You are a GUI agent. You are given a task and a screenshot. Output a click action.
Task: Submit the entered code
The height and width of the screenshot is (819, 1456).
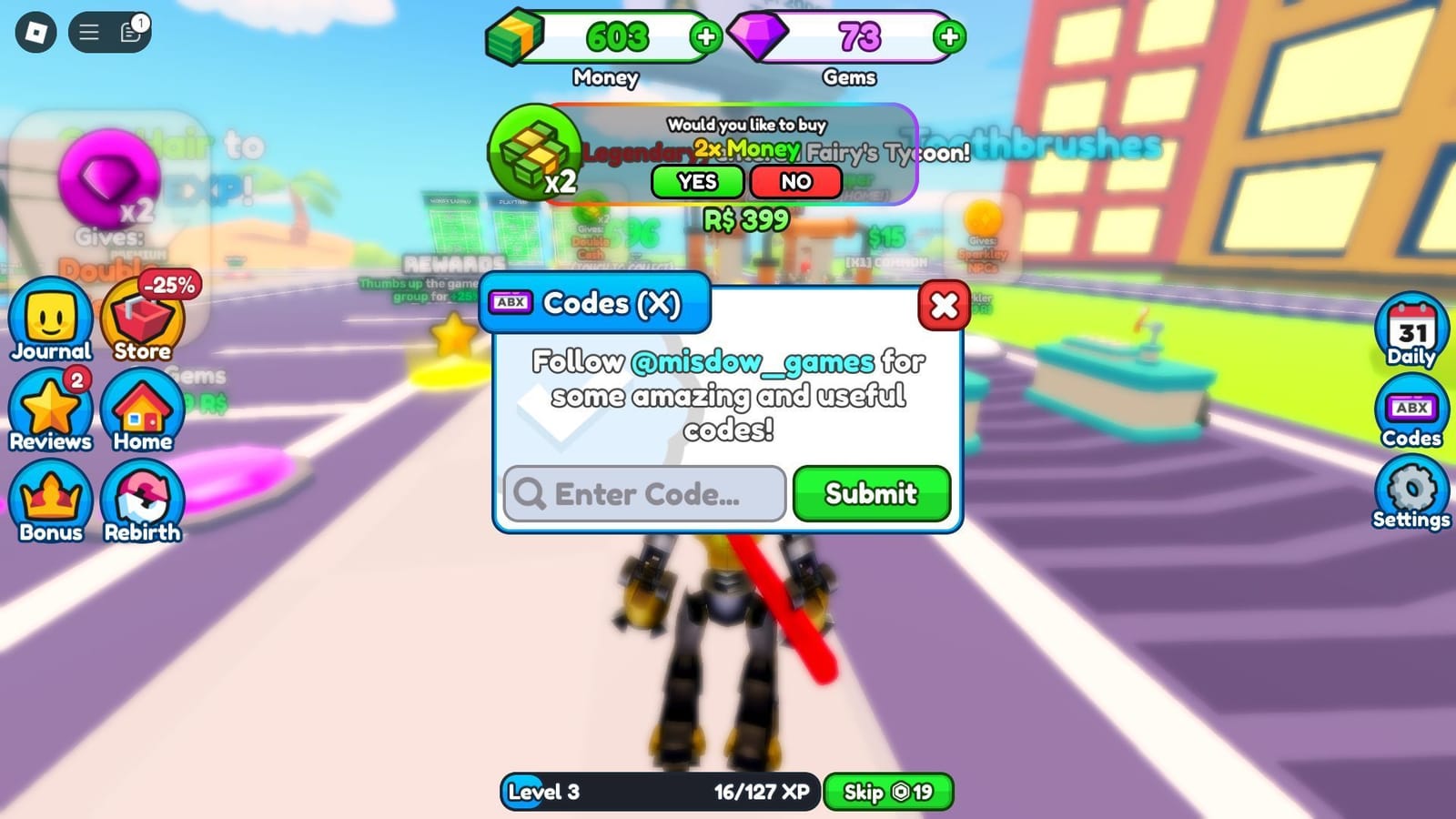(870, 493)
